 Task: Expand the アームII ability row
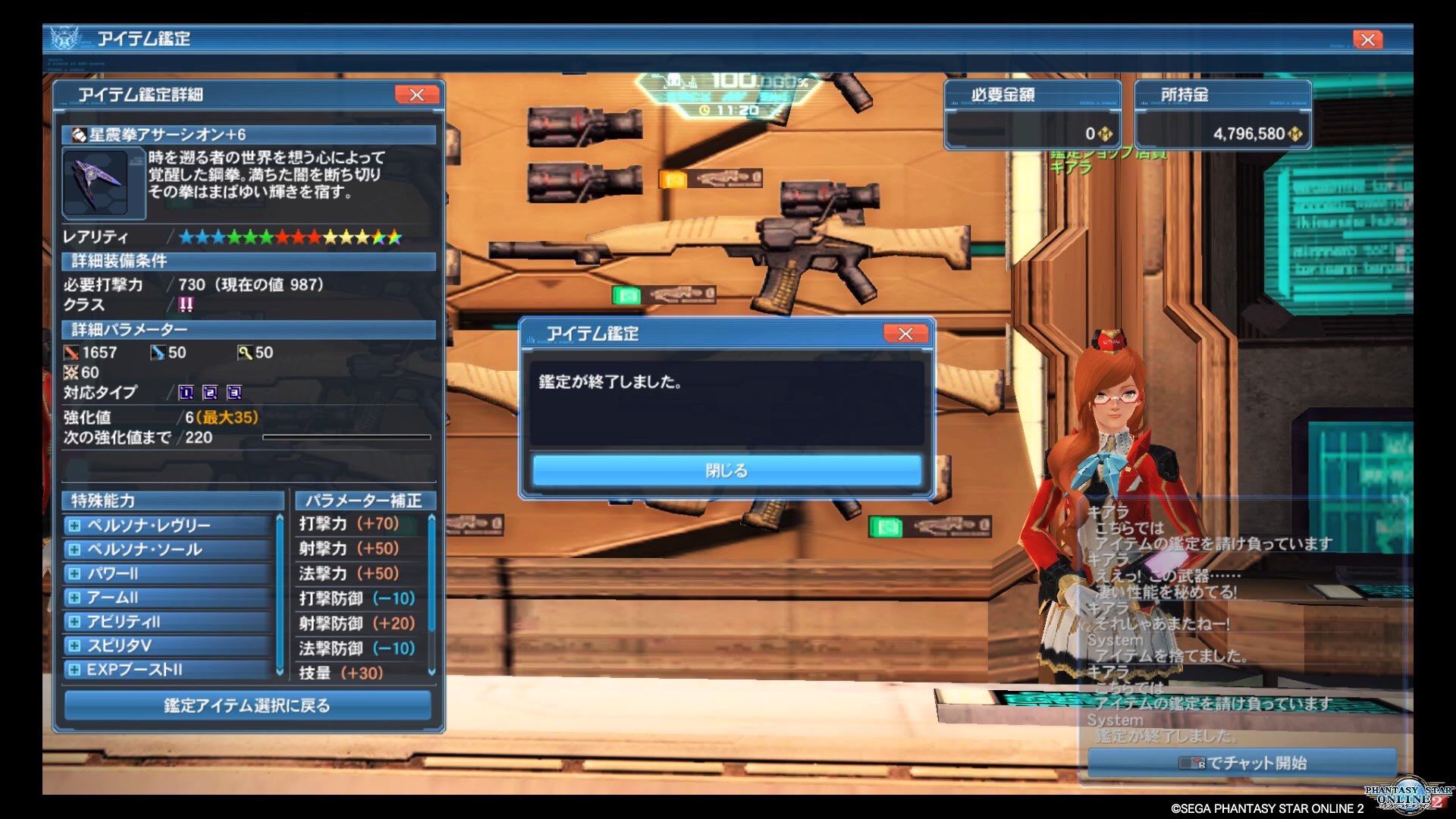point(74,598)
